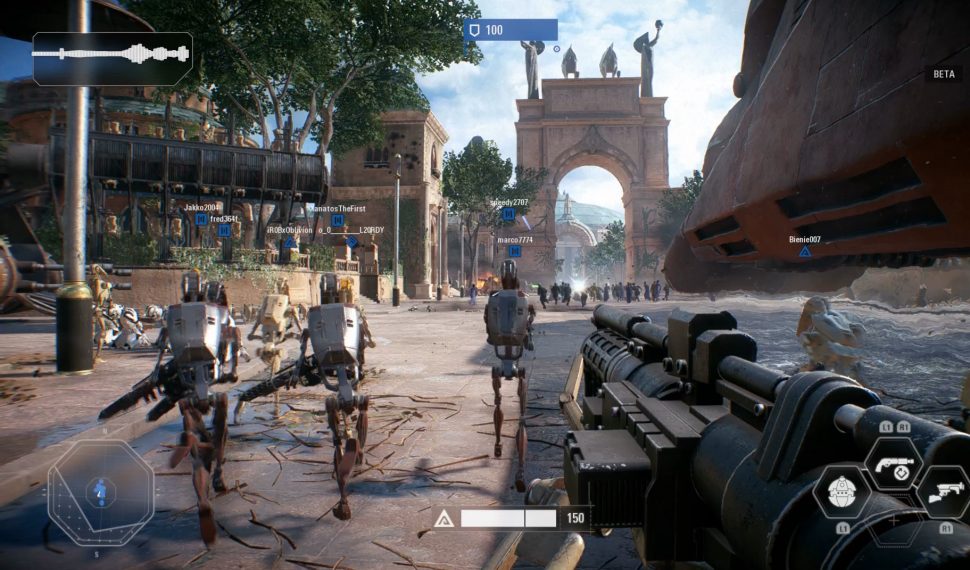The width and height of the screenshot is (970, 570).
Task: Select the empty hexagon slot with plus sign
Action: pos(894,522)
